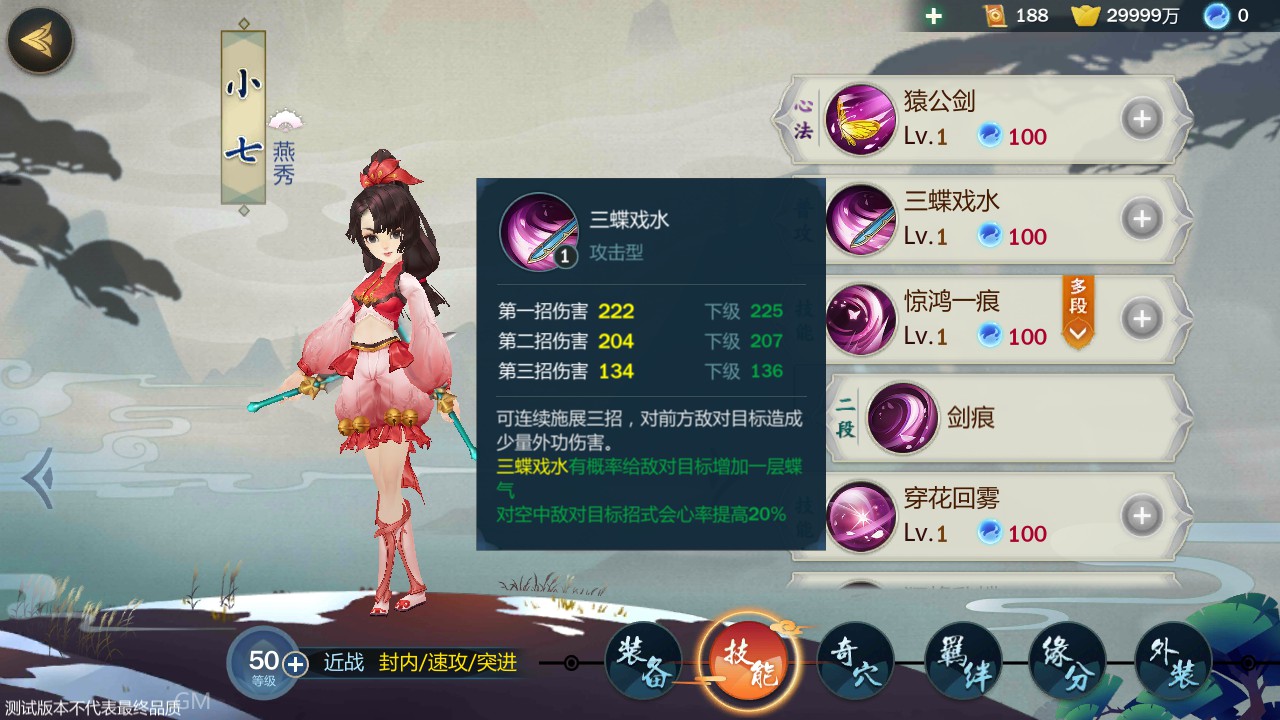Click the ingot icon next to 188
The image size is (1280, 720).
click(x=996, y=15)
